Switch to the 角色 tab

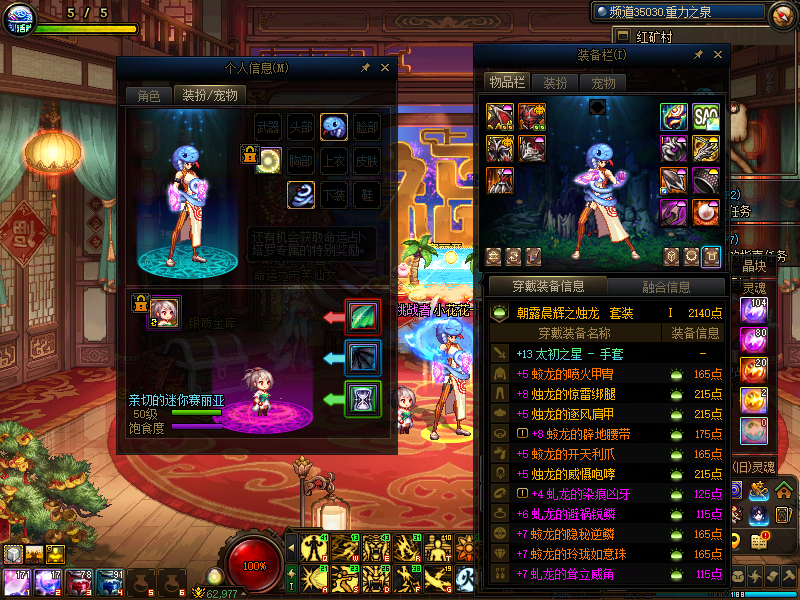coord(148,96)
